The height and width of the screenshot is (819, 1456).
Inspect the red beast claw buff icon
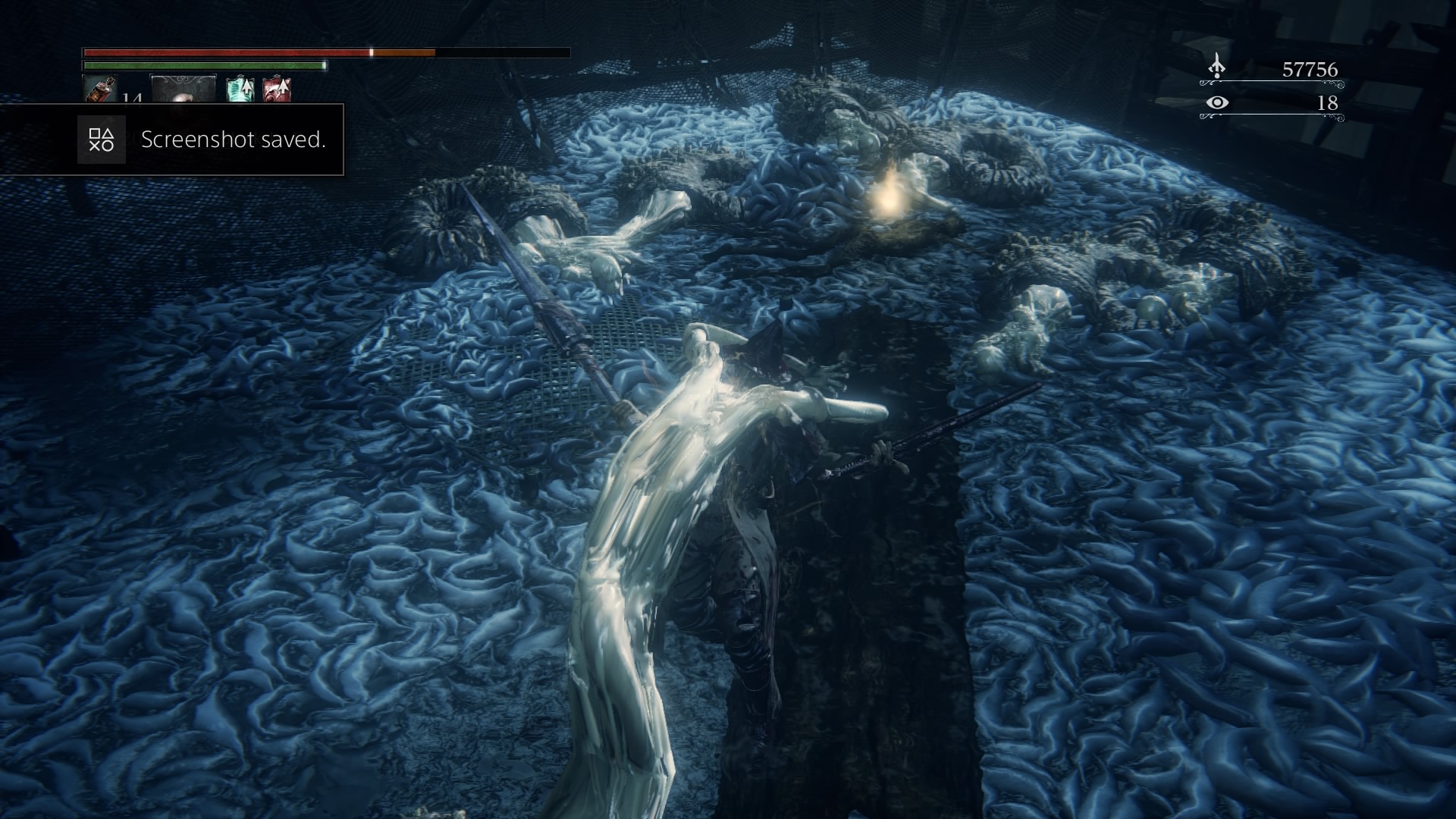(276, 90)
